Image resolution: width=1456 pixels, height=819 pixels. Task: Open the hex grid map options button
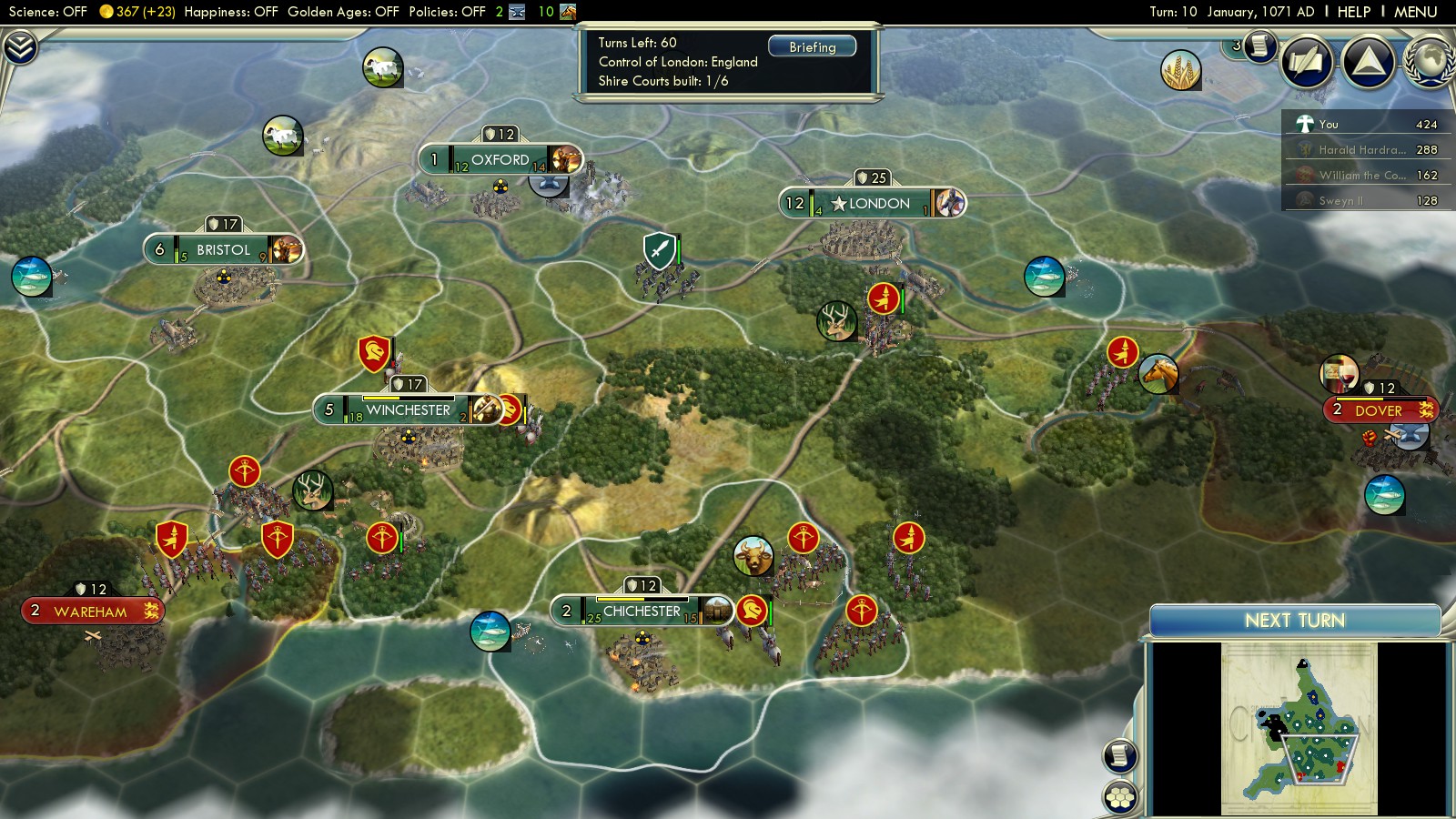[1120, 797]
